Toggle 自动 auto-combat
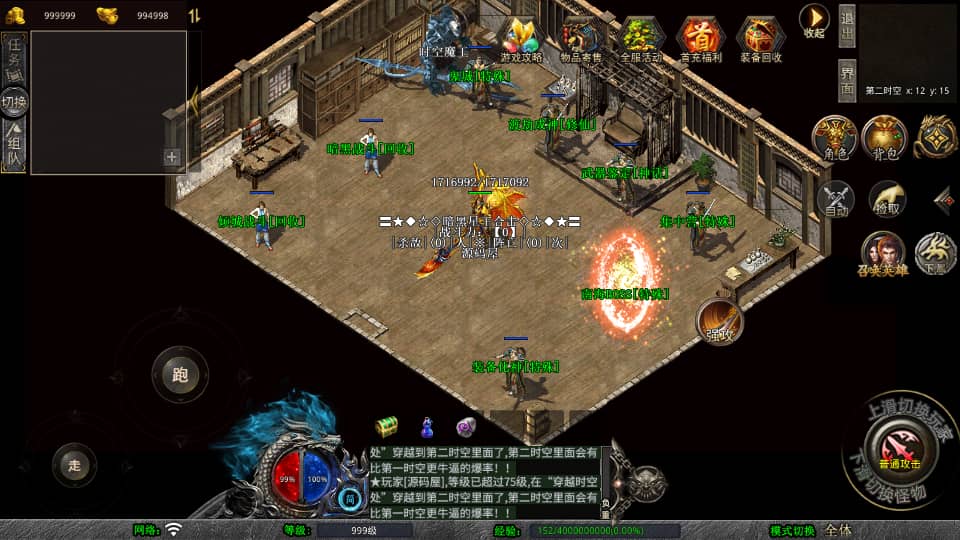Image resolution: width=960 pixels, height=540 pixels. coord(835,200)
